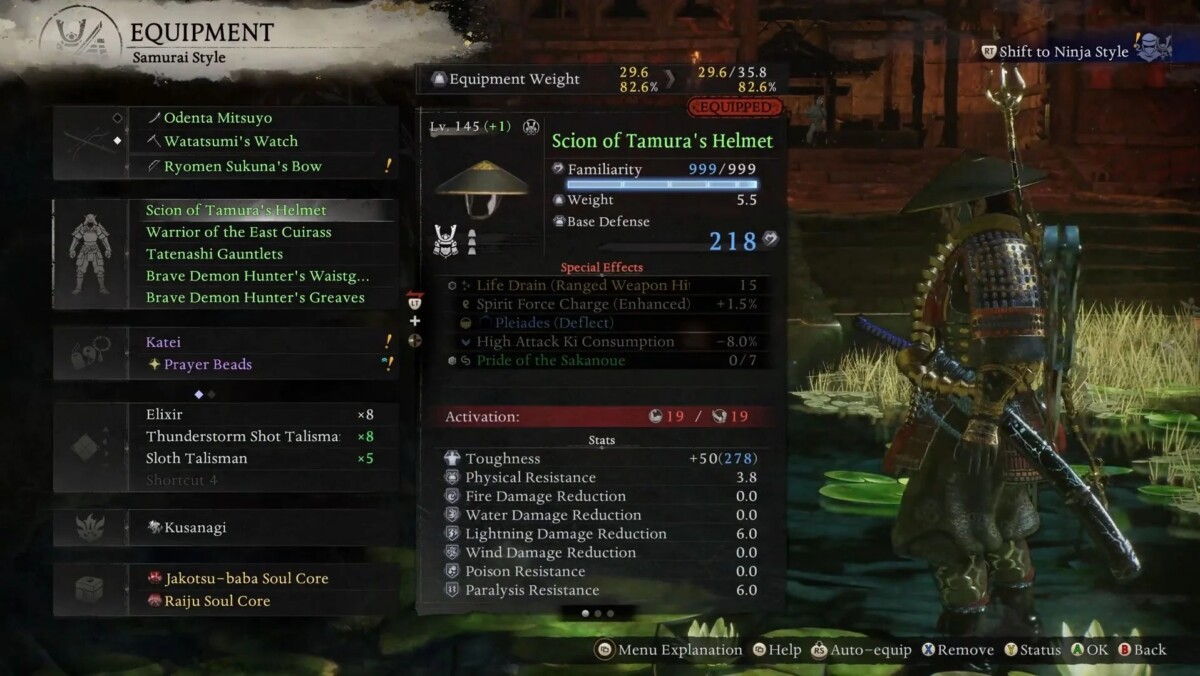Image resolution: width=1200 pixels, height=676 pixels.
Task: Select the Elixir shortcut item
Action: [x=165, y=414]
